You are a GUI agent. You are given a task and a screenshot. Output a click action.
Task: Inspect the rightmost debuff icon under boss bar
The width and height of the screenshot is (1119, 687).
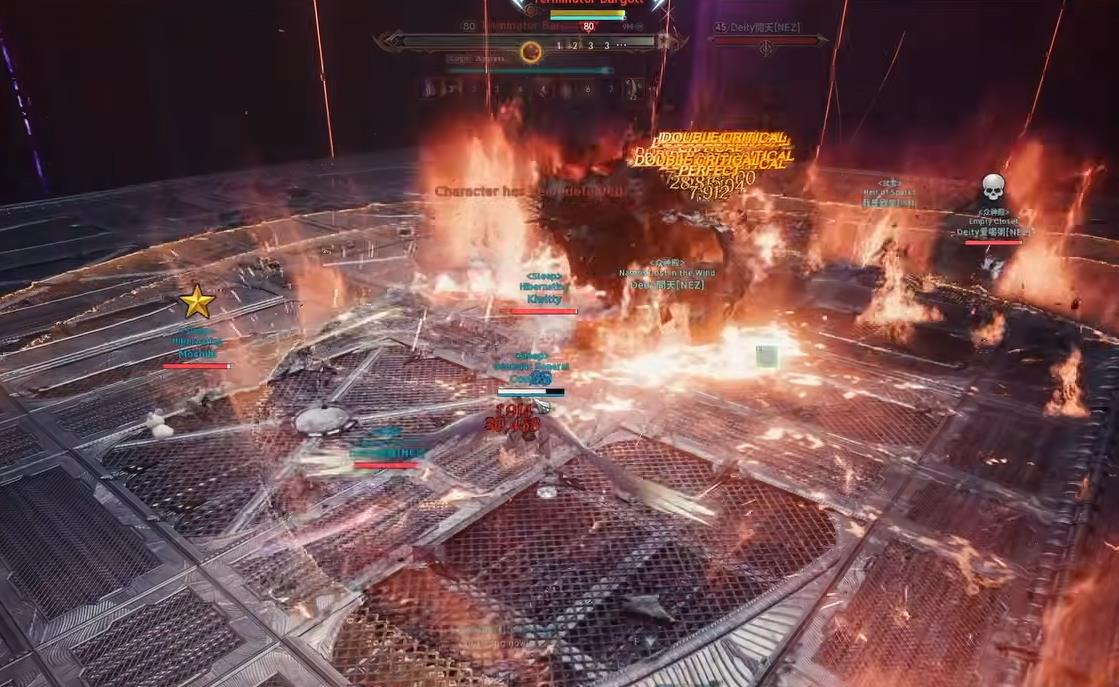pyautogui.click(x=633, y=89)
